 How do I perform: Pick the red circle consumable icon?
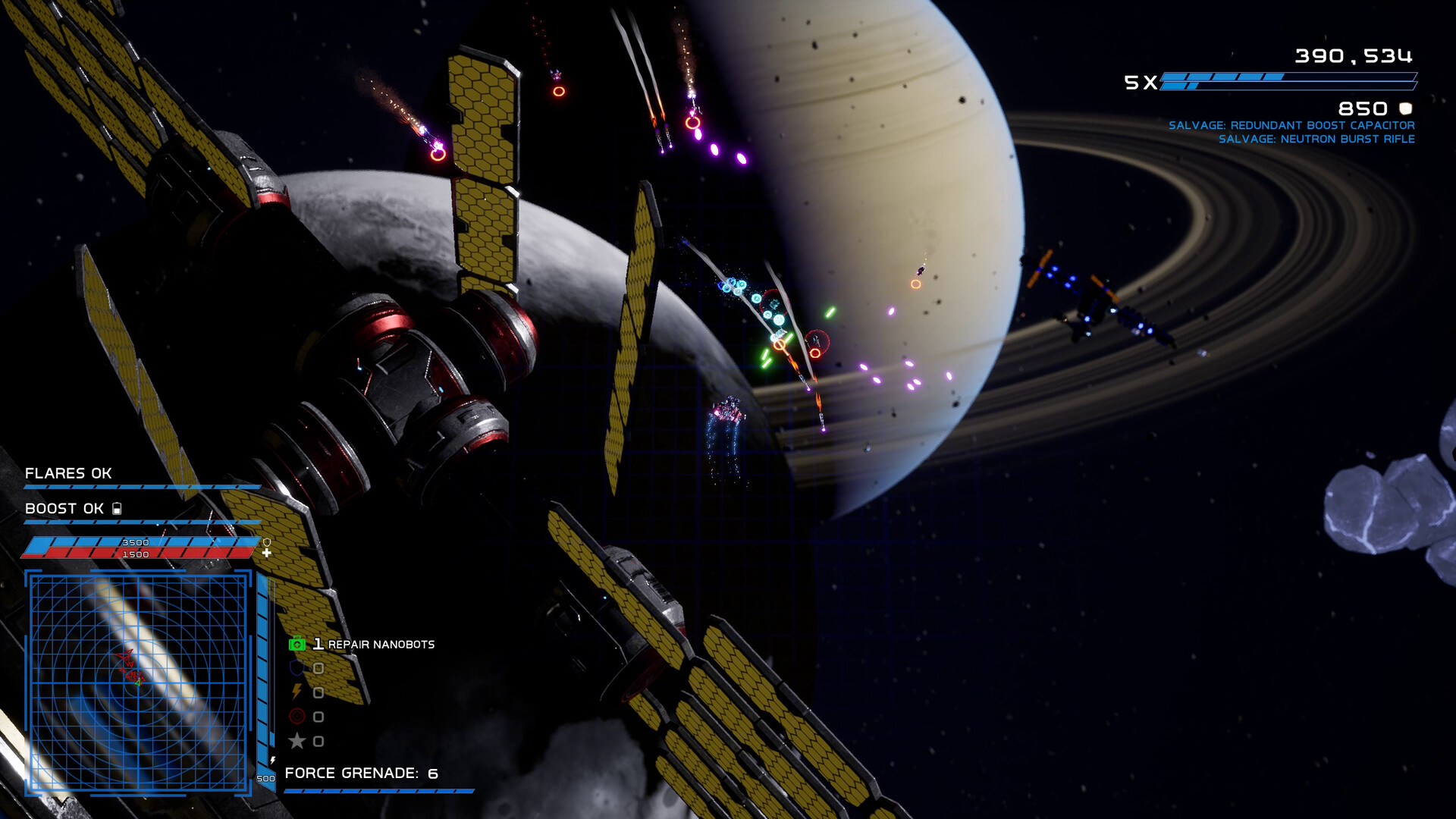pos(297,716)
